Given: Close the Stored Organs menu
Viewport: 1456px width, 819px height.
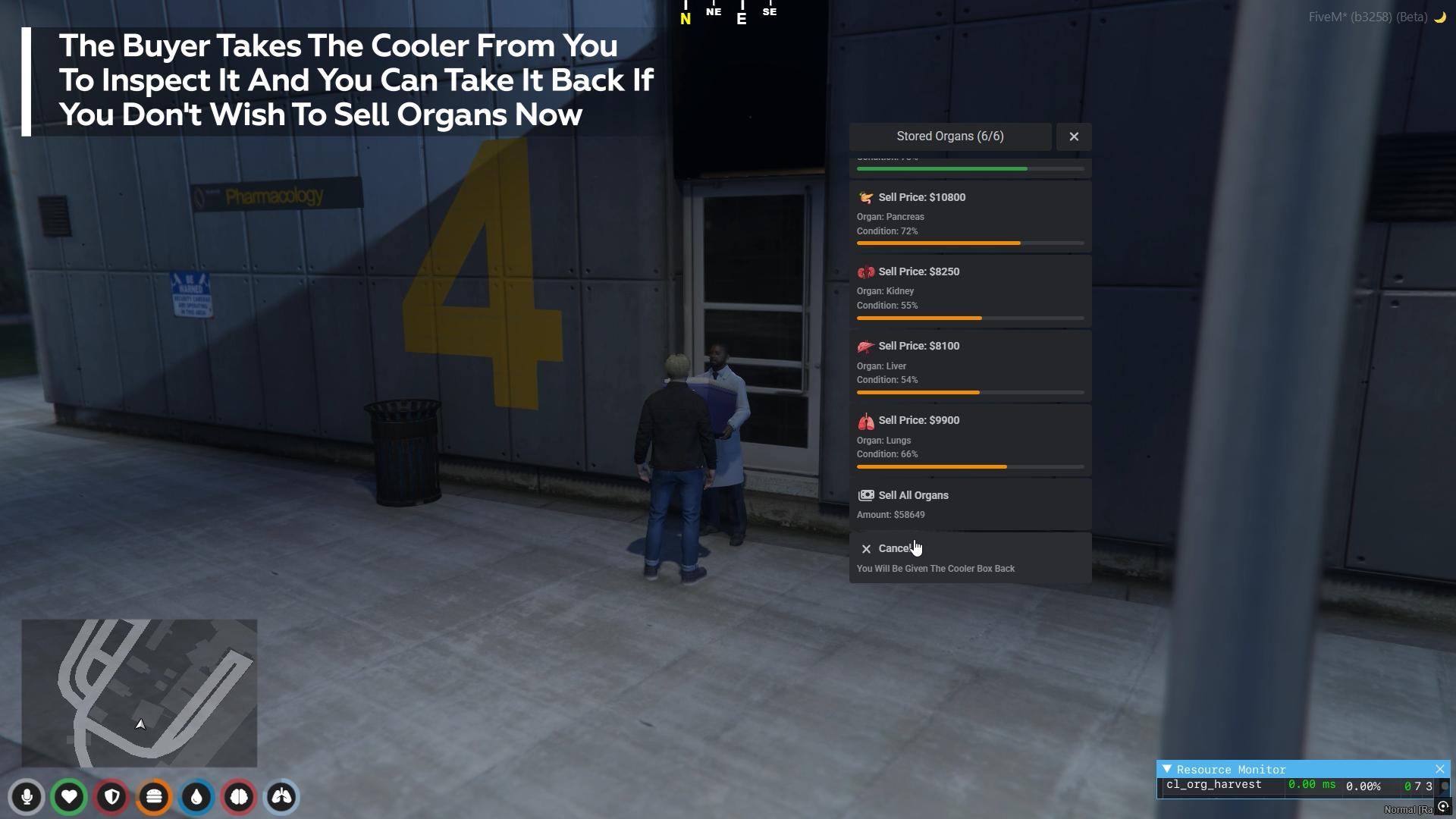Looking at the screenshot, I should (1073, 136).
